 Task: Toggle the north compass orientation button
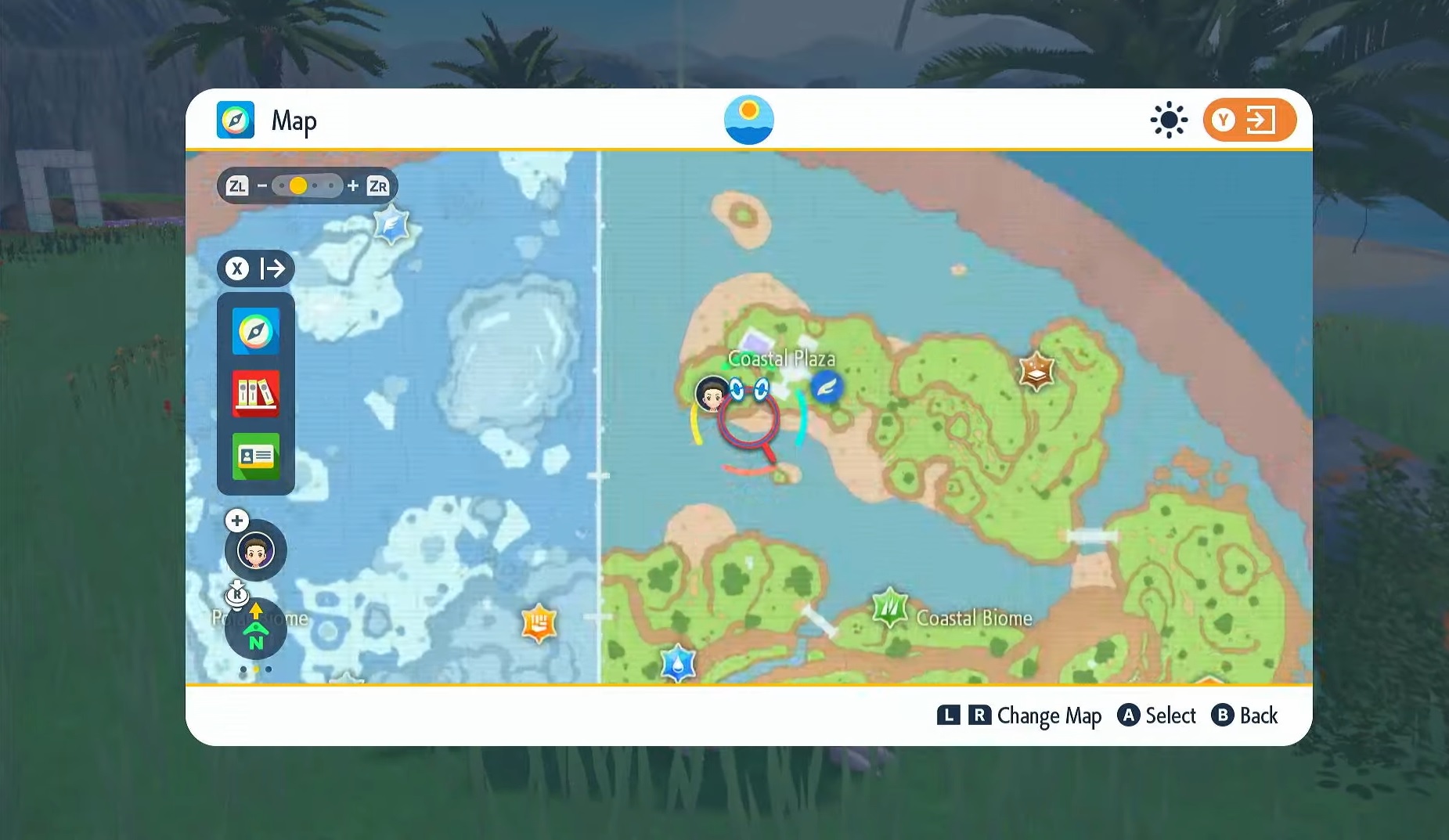(x=256, y=629)
